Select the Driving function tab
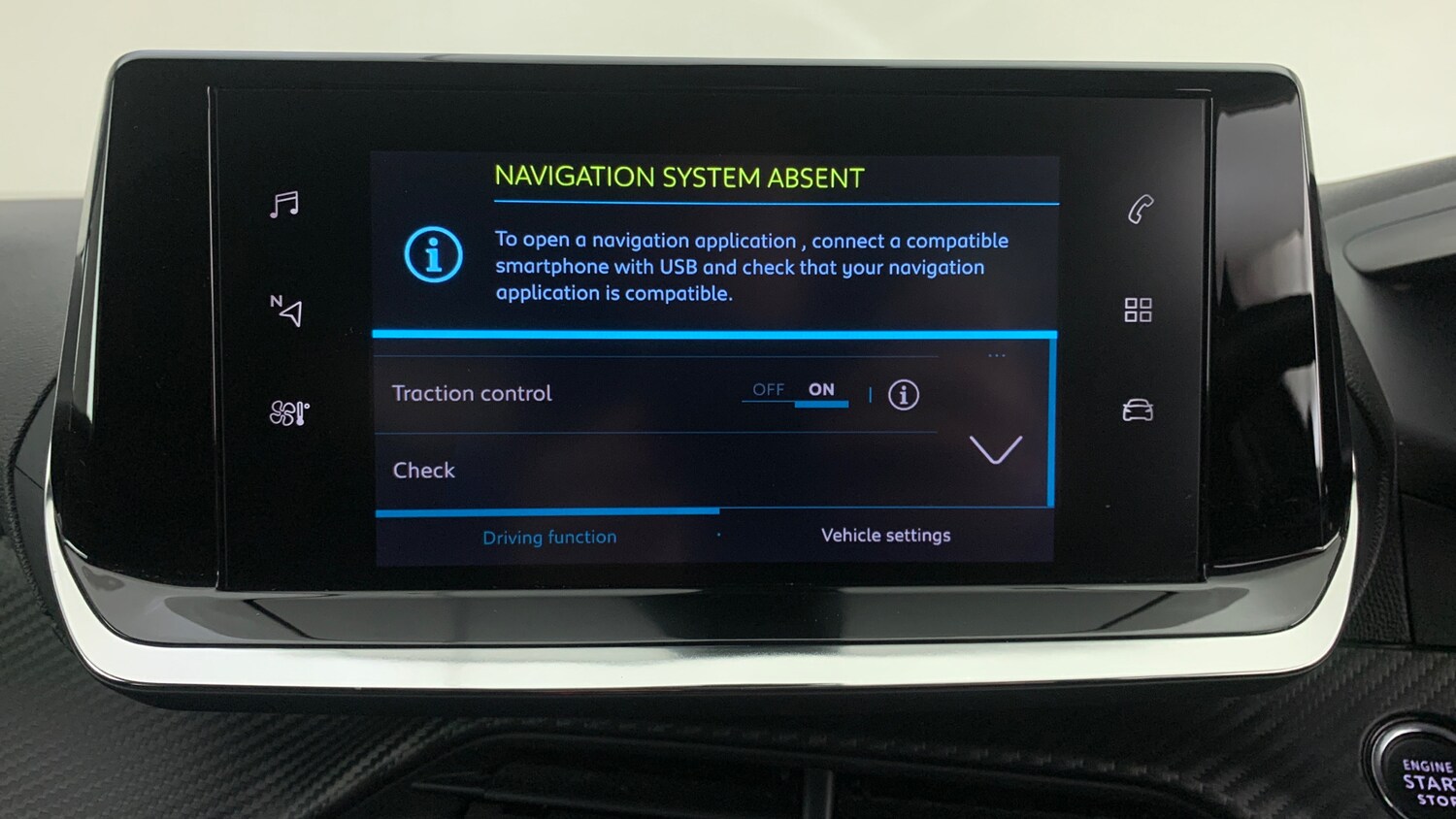This screenshot has width=1456, height=819. point(549,537)
